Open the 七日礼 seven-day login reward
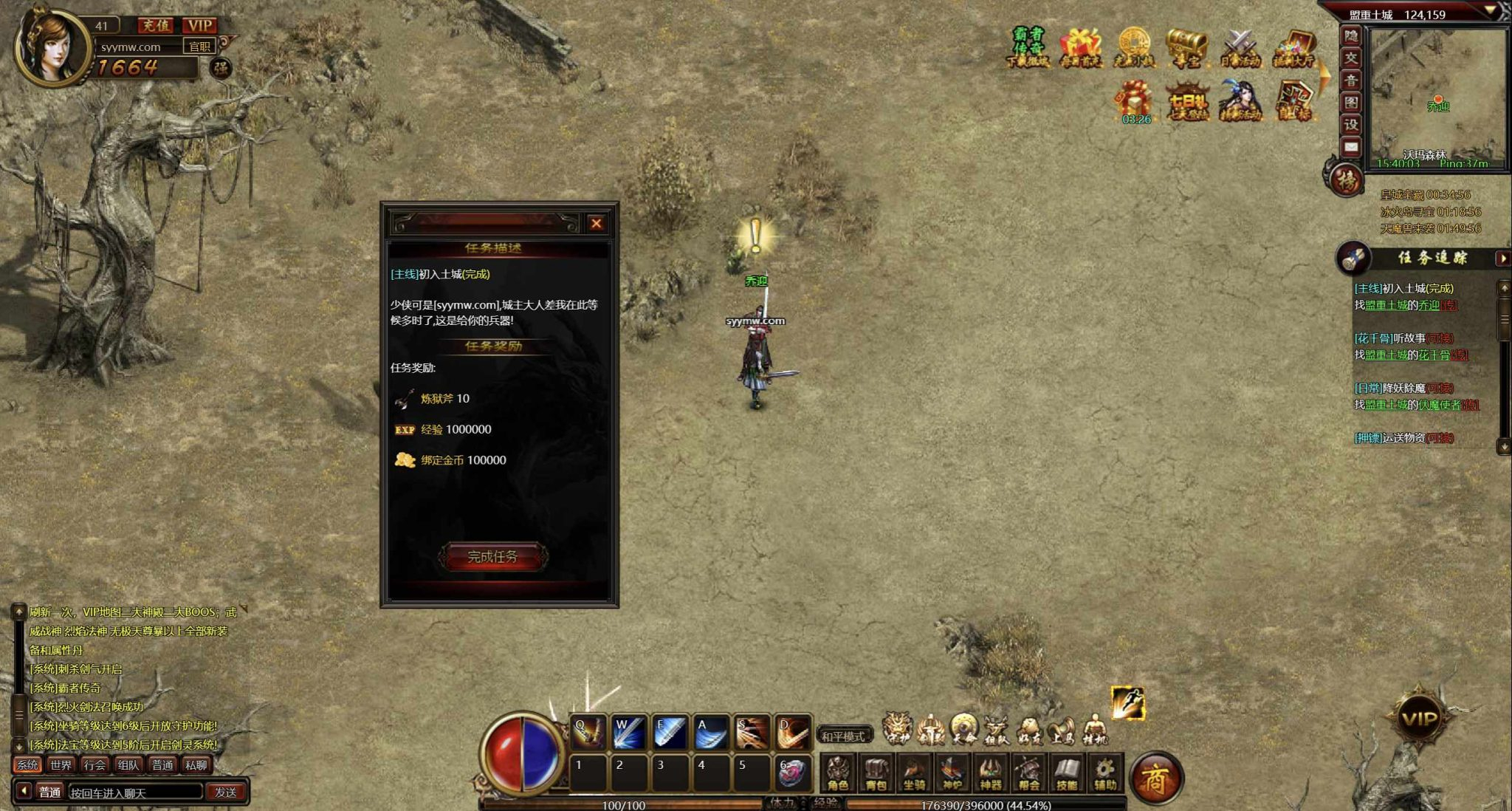The height and width of the screenshot is (811, 1512). pyautogui.click(x=1187, y=101)
